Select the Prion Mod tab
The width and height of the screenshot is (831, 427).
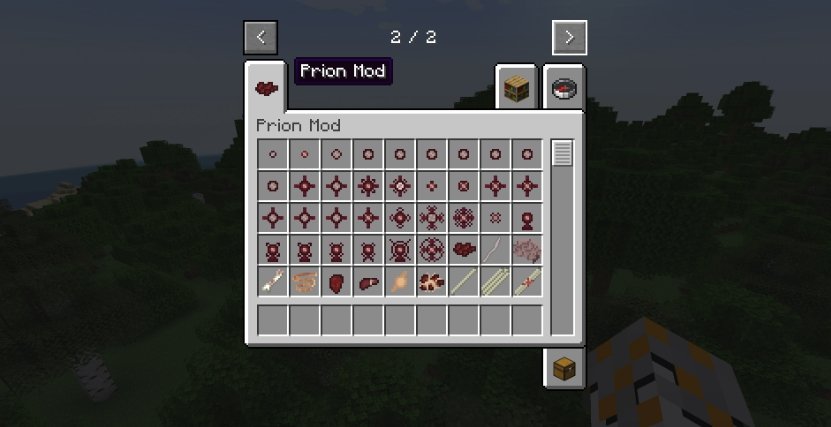266,89
